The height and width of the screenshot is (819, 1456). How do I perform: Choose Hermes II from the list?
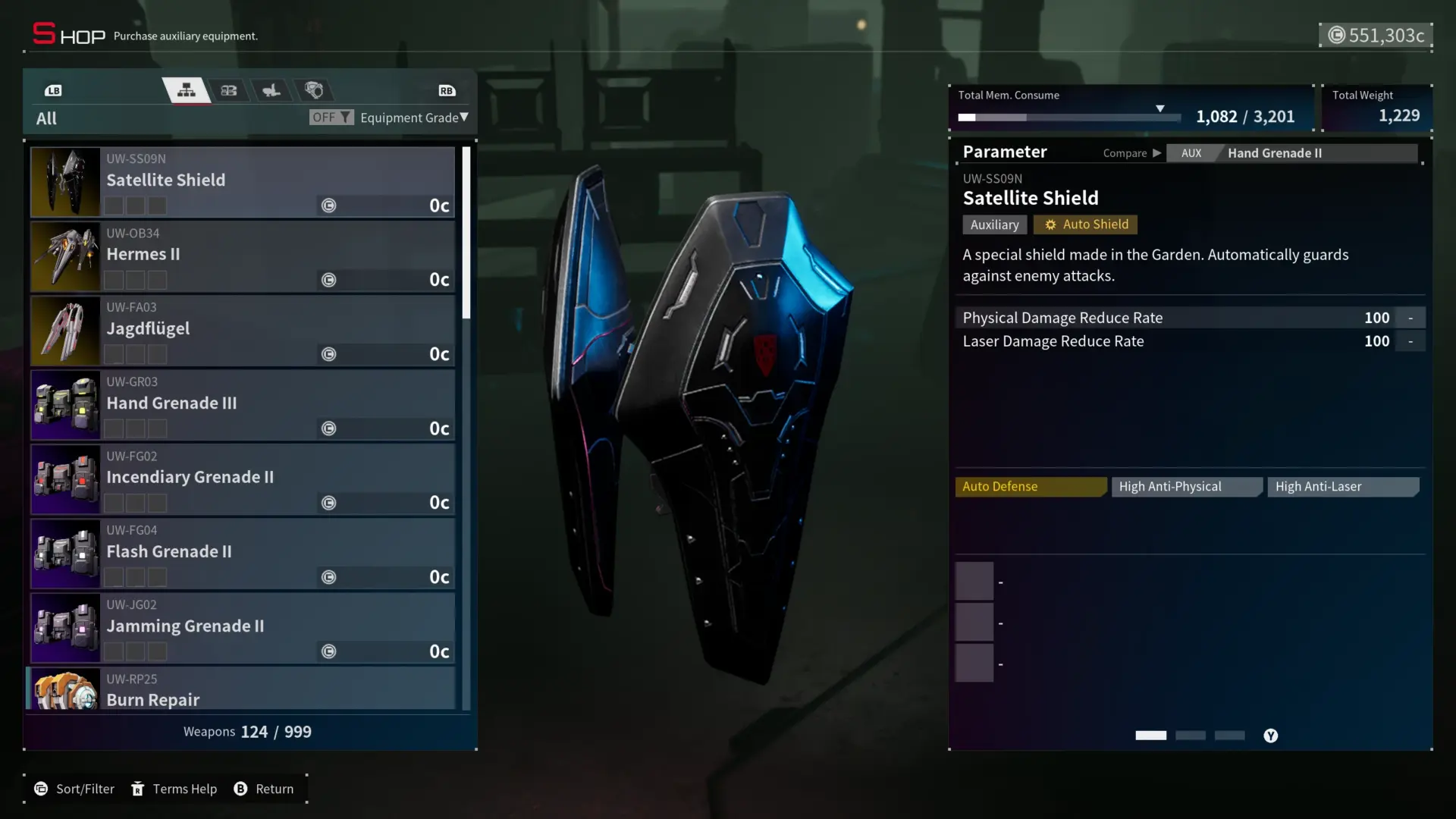coord(243,256)
